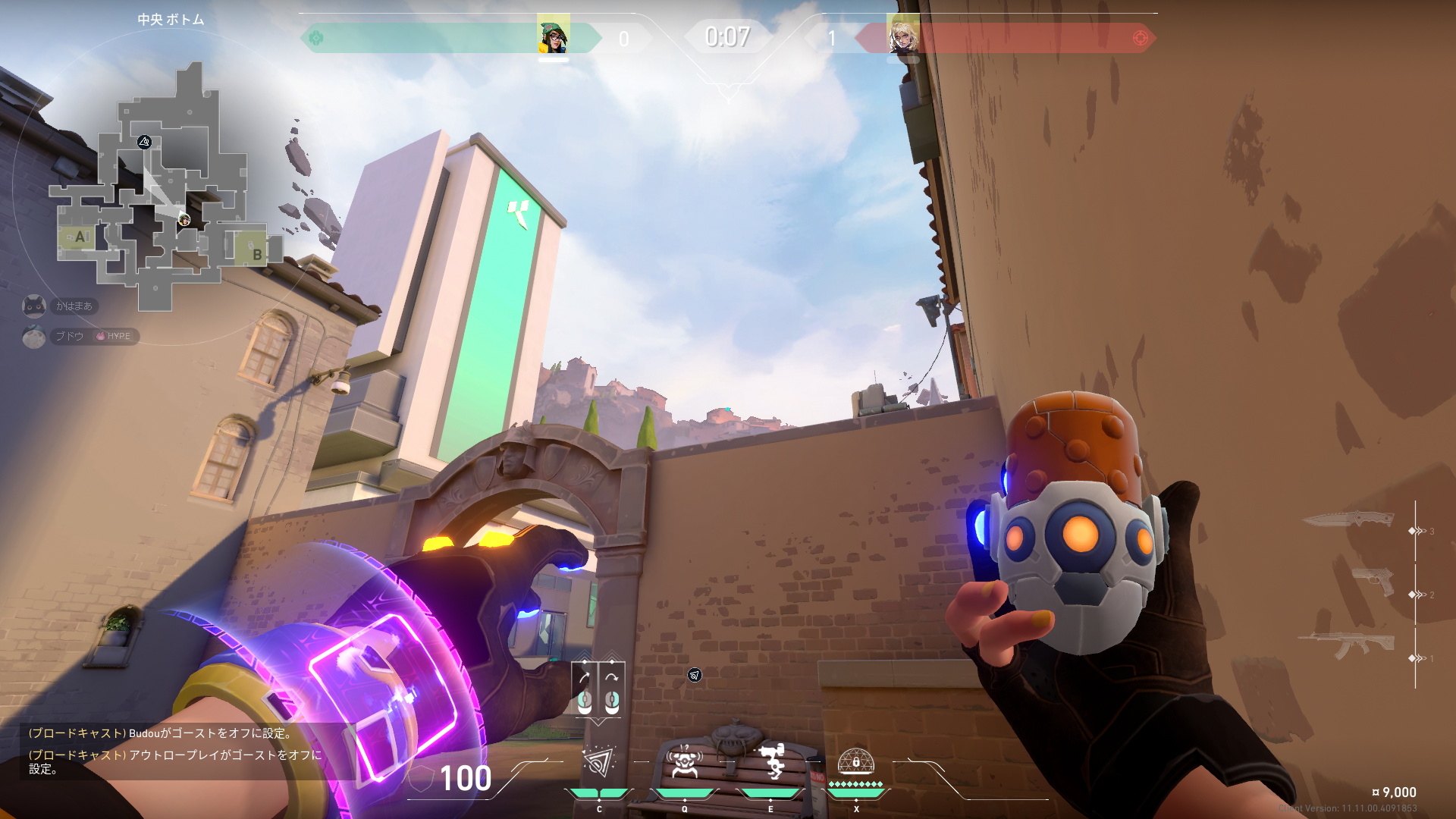Click Killjoy's portrait on the scoreboard bar
This screenshot has width=1456, height=819.
point(553,36)
